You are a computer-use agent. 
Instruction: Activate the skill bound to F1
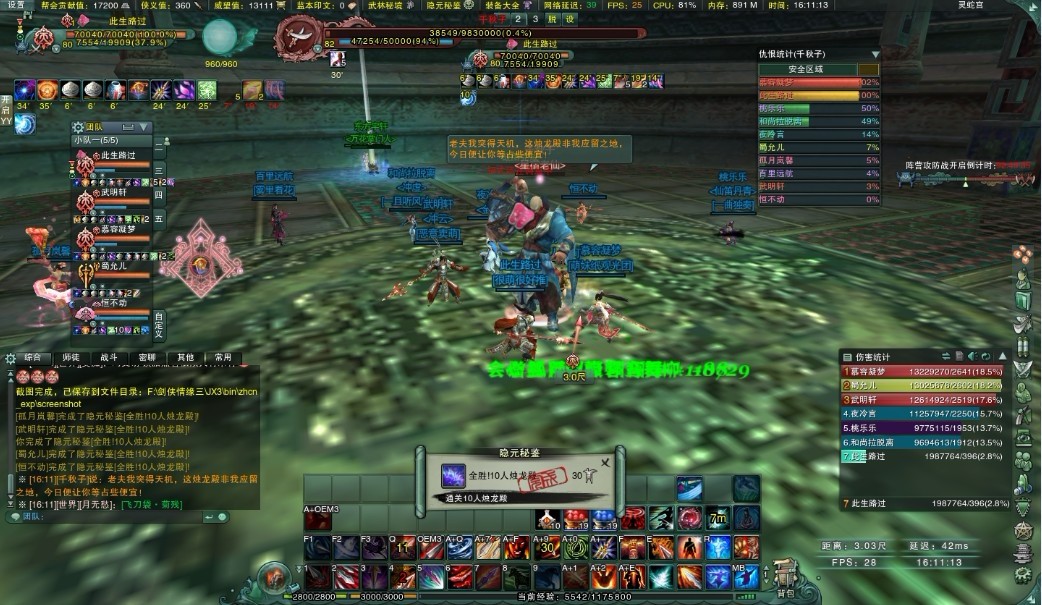[x=316, y=549]
